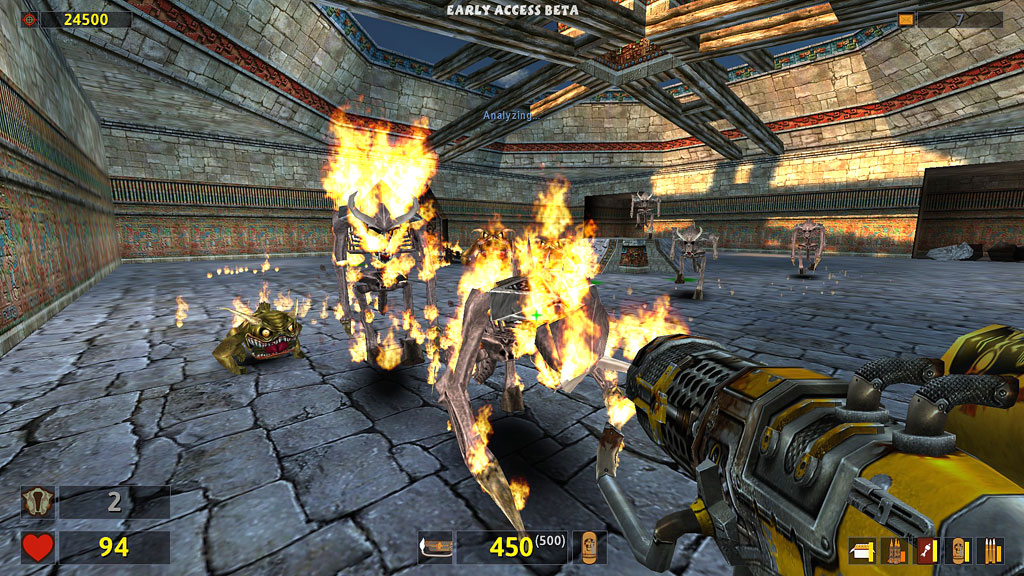Pick the napalm fuel ammo slot

[x=958, y=550]
